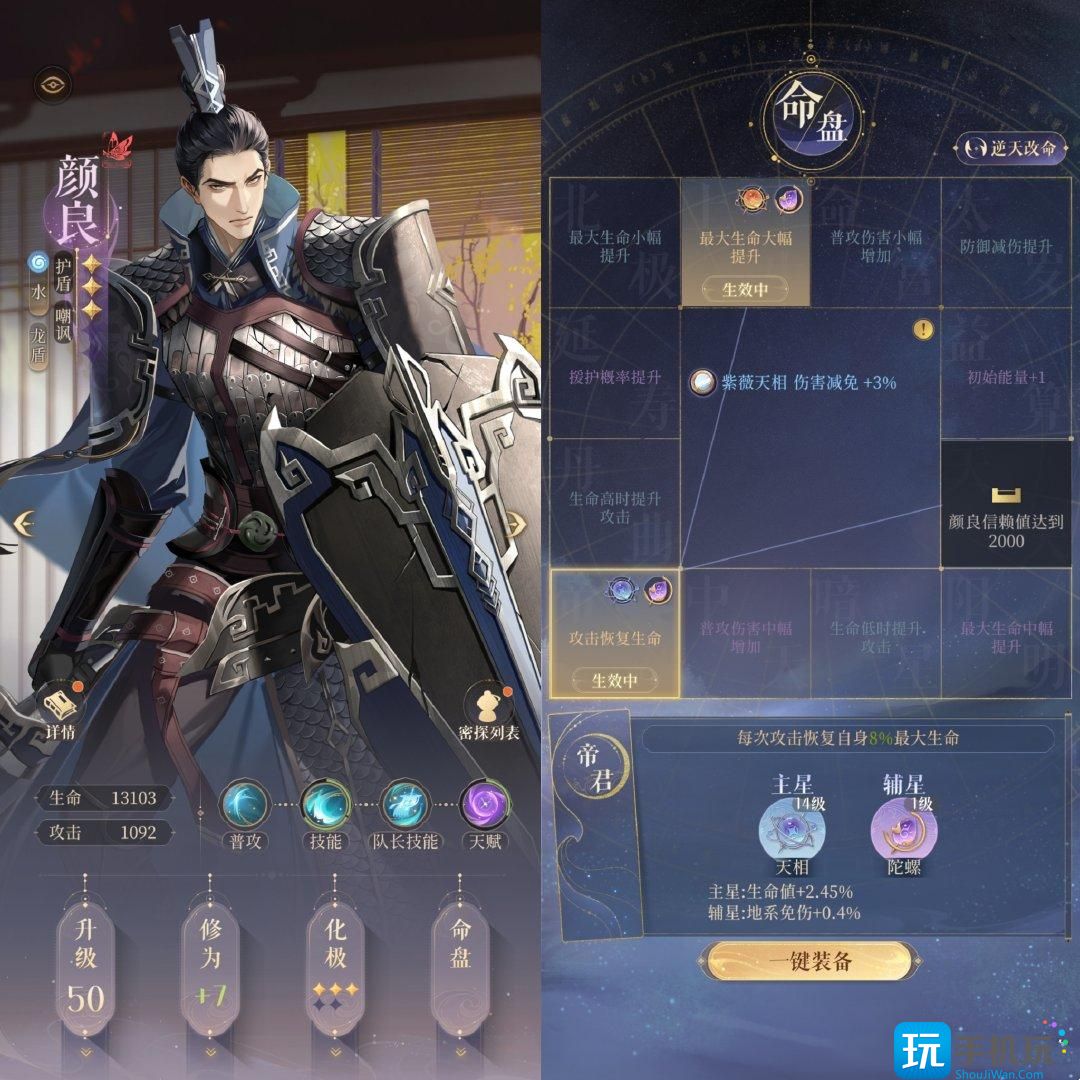Open the 天相 main star slot
The height and width of the screenshot is (1080, 1080).
791,832
